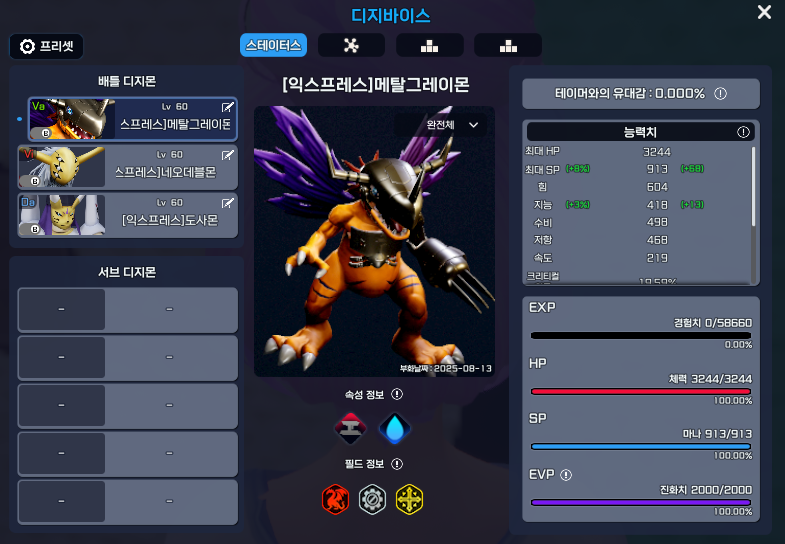Image resolution: width=785 pixels, height=544 pixels.
Task: Select 메탈그레이몬 in the battle Digimon list
Action: (x=133, y=120)
